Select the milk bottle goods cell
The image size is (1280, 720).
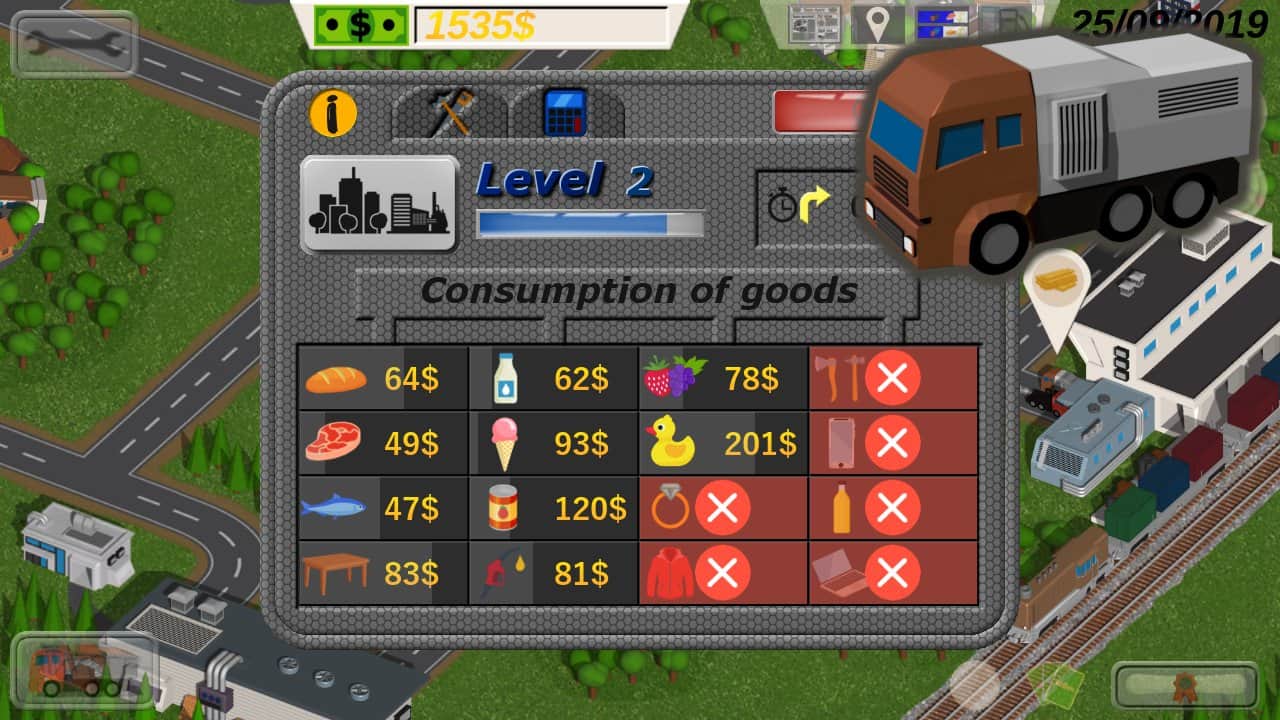point(553,379)
